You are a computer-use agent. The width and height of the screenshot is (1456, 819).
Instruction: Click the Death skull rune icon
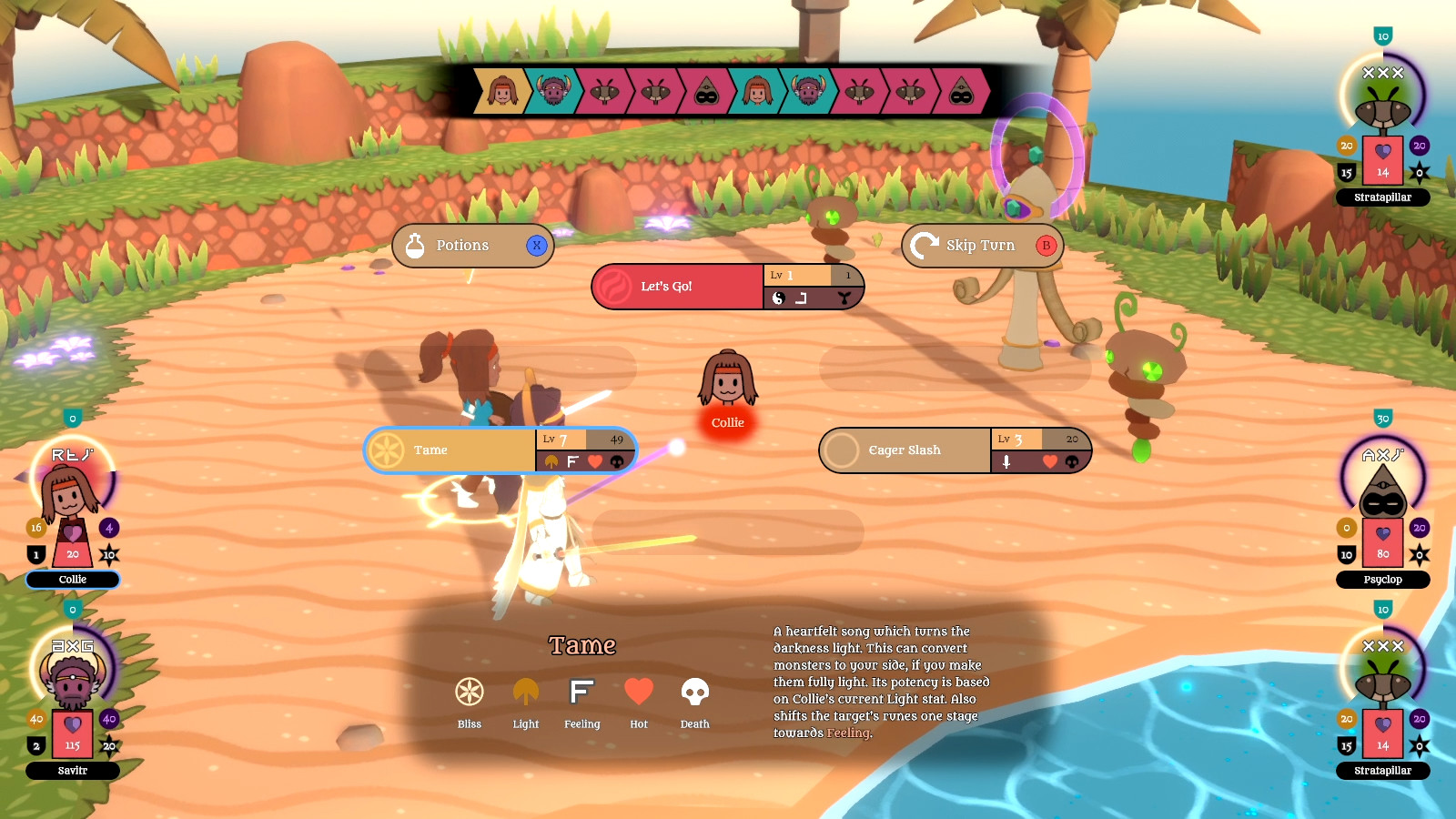click(694, 693)
